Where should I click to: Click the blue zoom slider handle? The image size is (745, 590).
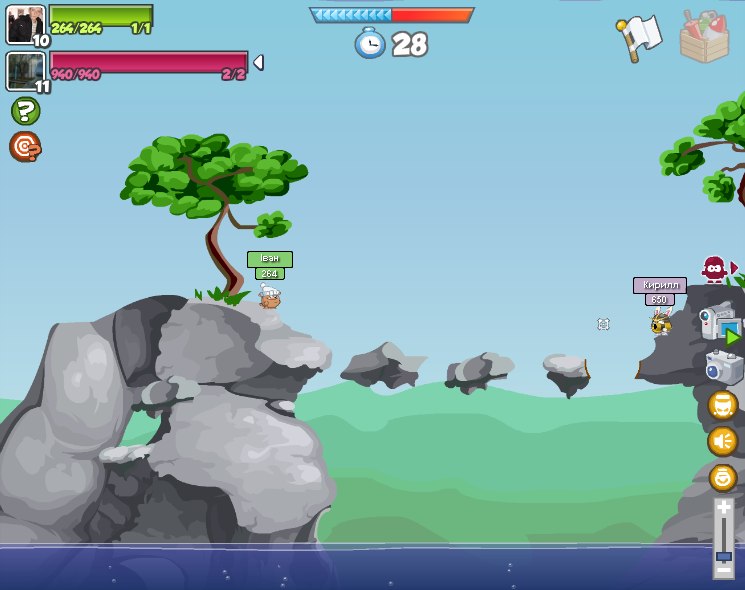coord(723,556)
